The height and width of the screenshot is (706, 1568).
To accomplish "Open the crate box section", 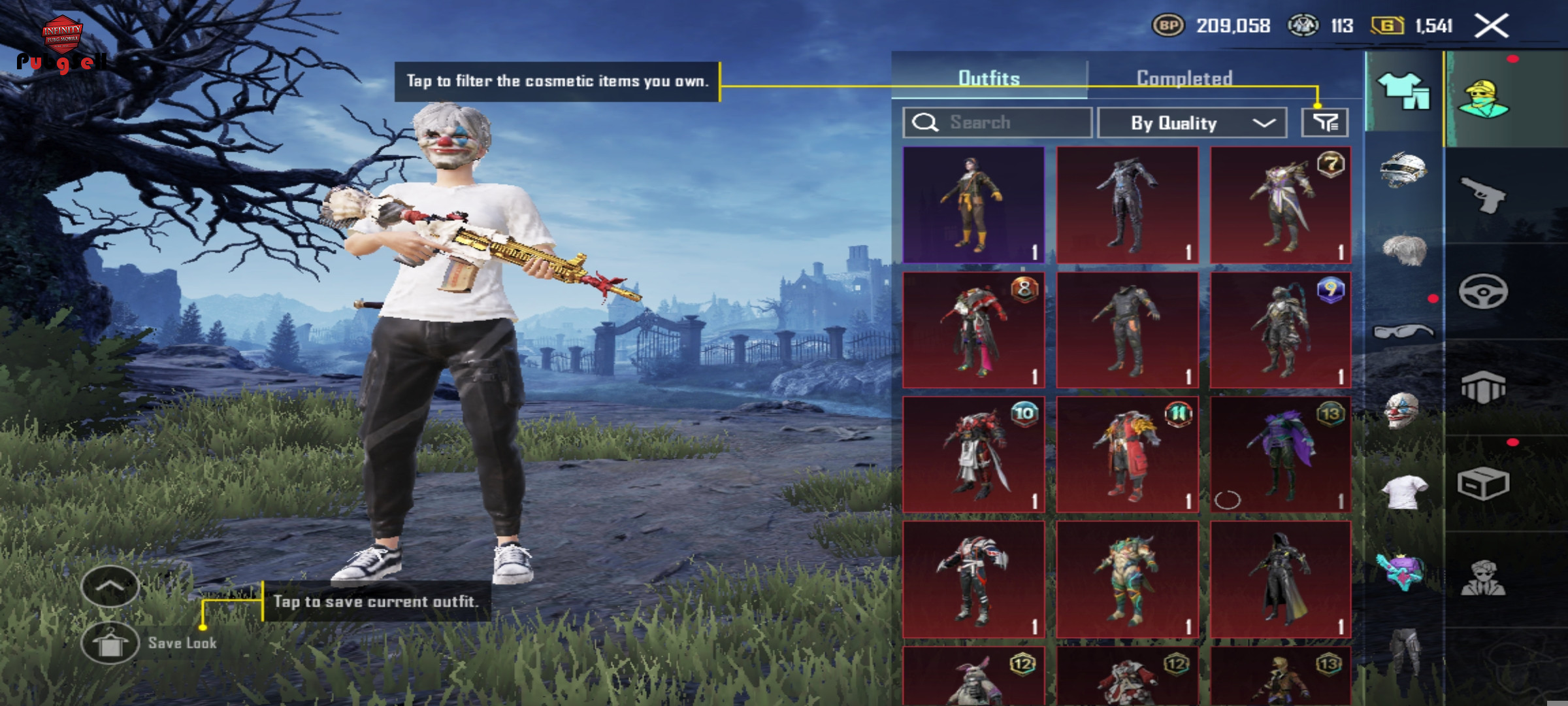I will (1483, 484).
